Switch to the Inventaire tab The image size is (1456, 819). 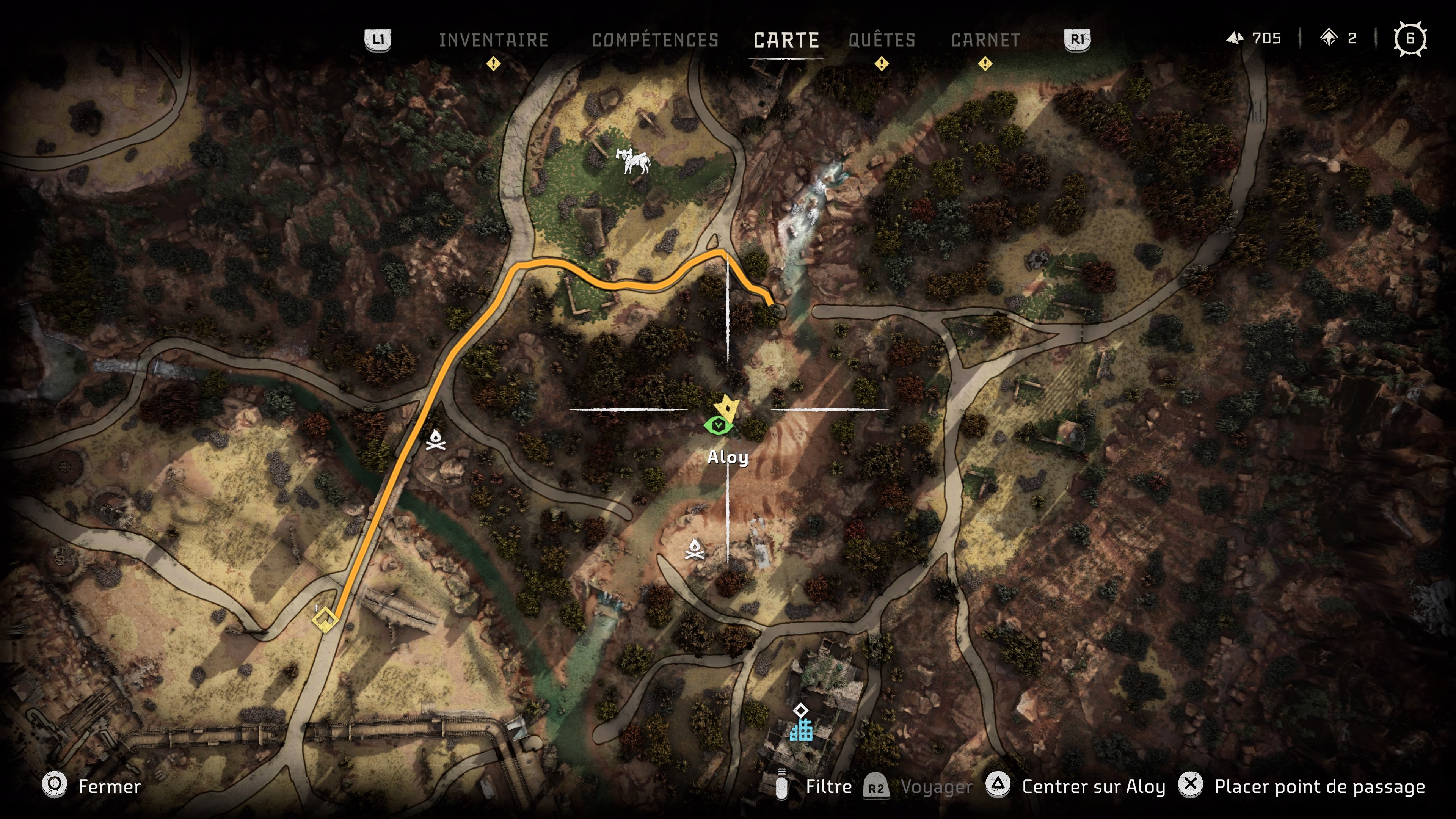[x=493, y=40]
